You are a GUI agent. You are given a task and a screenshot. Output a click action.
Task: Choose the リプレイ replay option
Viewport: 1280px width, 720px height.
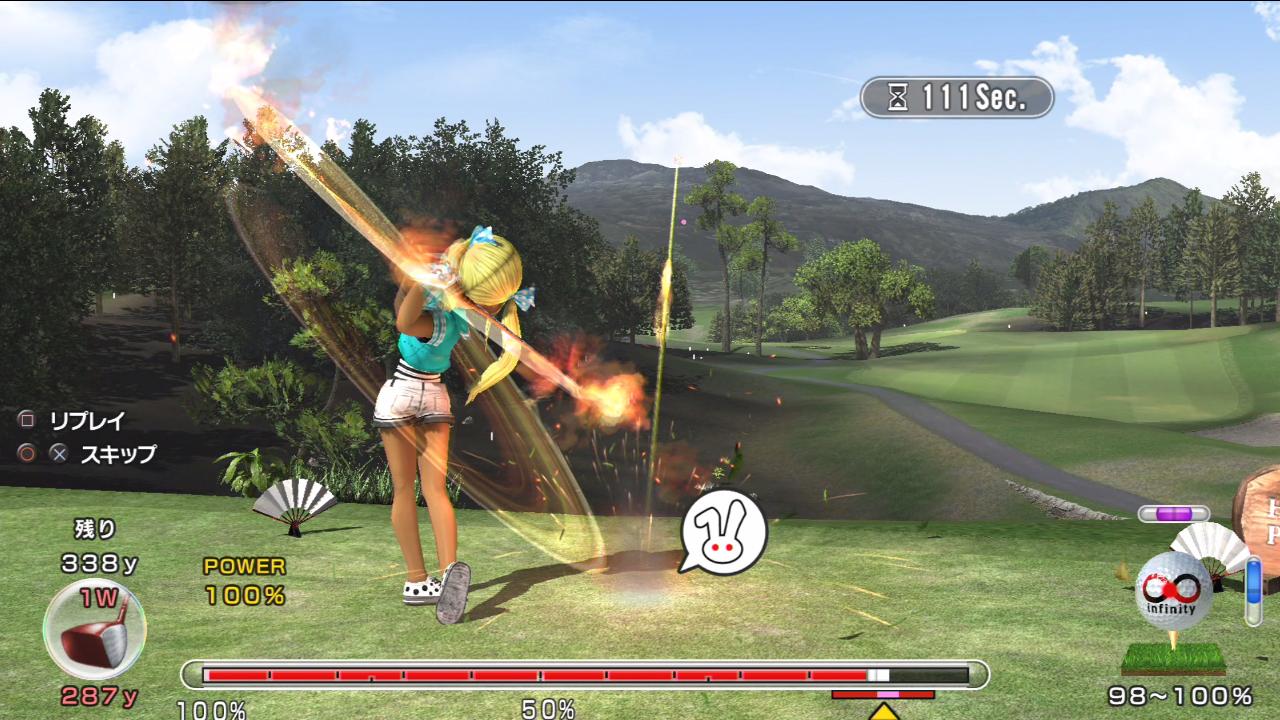[87, 420]
